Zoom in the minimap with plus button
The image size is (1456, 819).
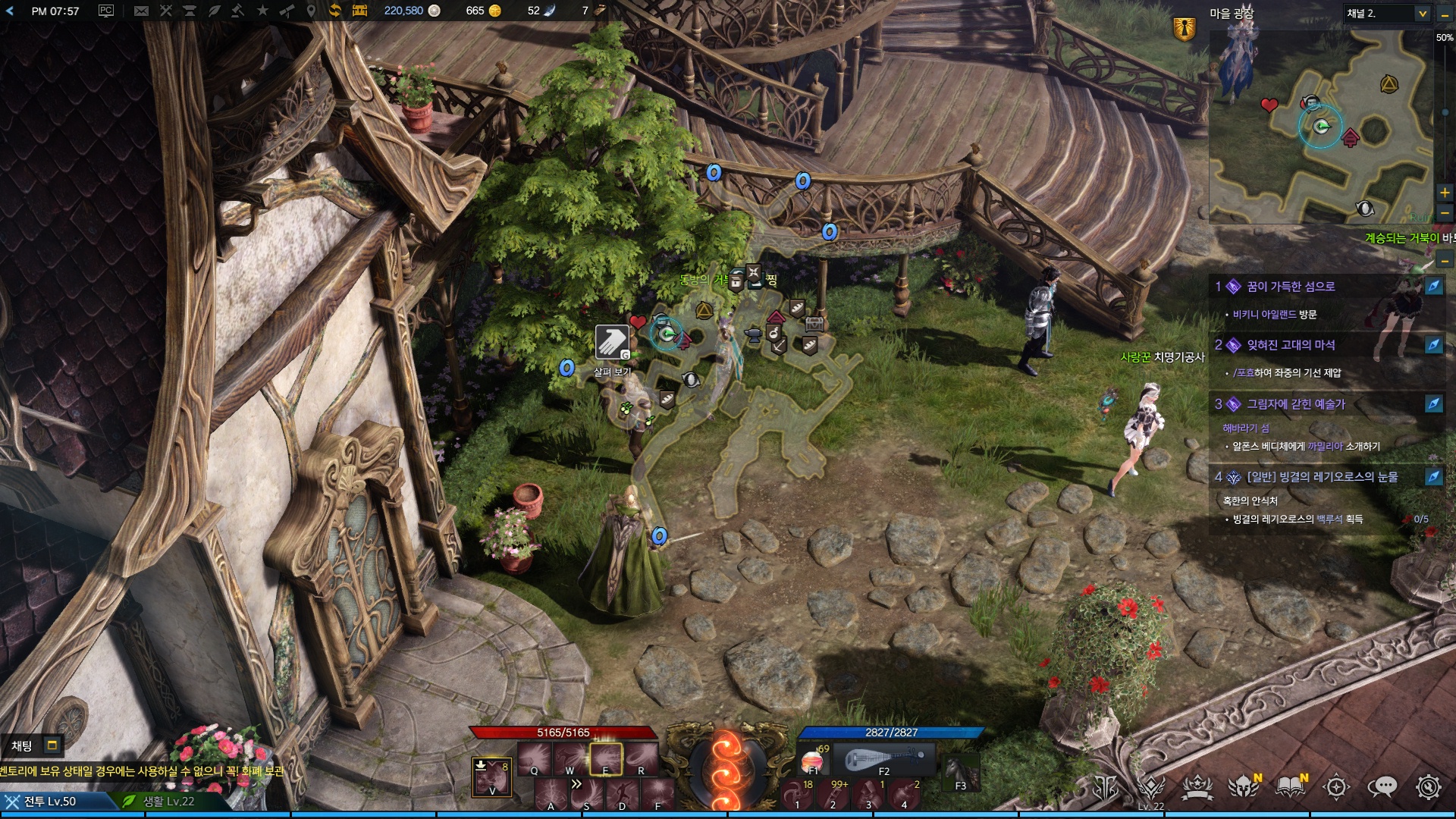1445,193
